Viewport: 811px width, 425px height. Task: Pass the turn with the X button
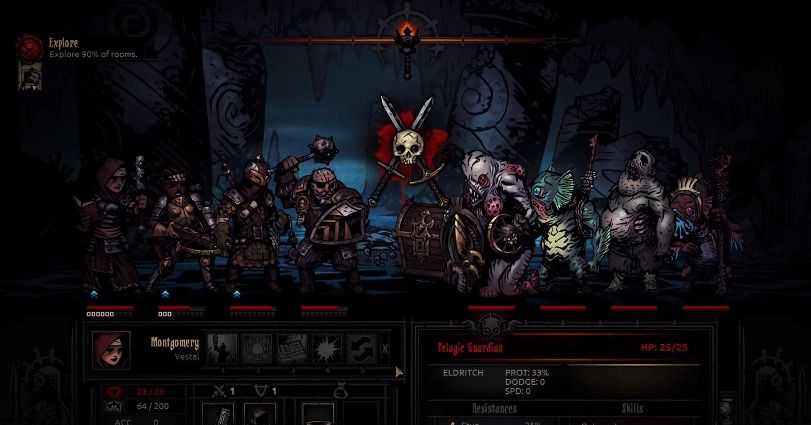386,348
